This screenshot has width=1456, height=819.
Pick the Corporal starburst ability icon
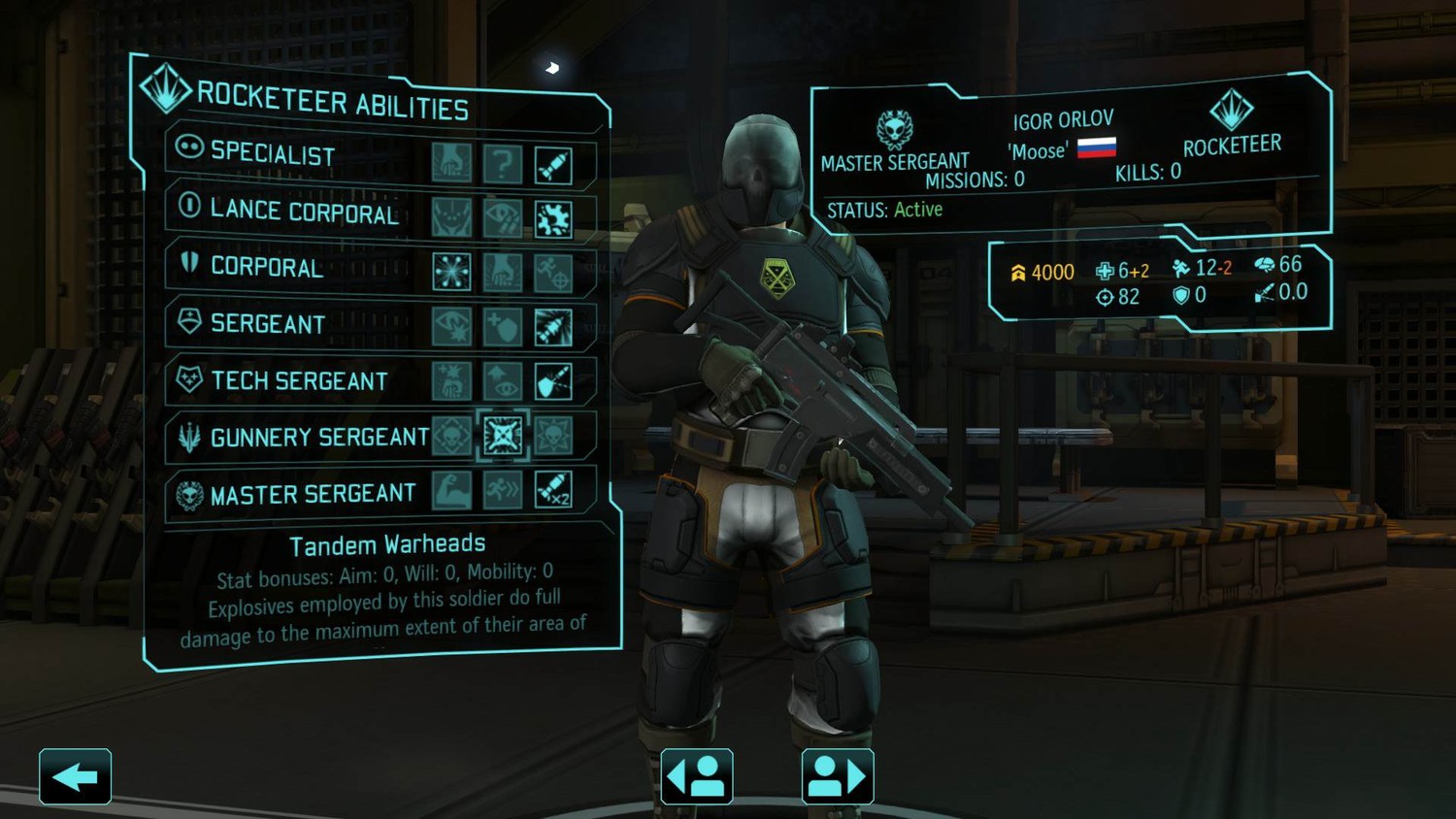pos(451,272)
